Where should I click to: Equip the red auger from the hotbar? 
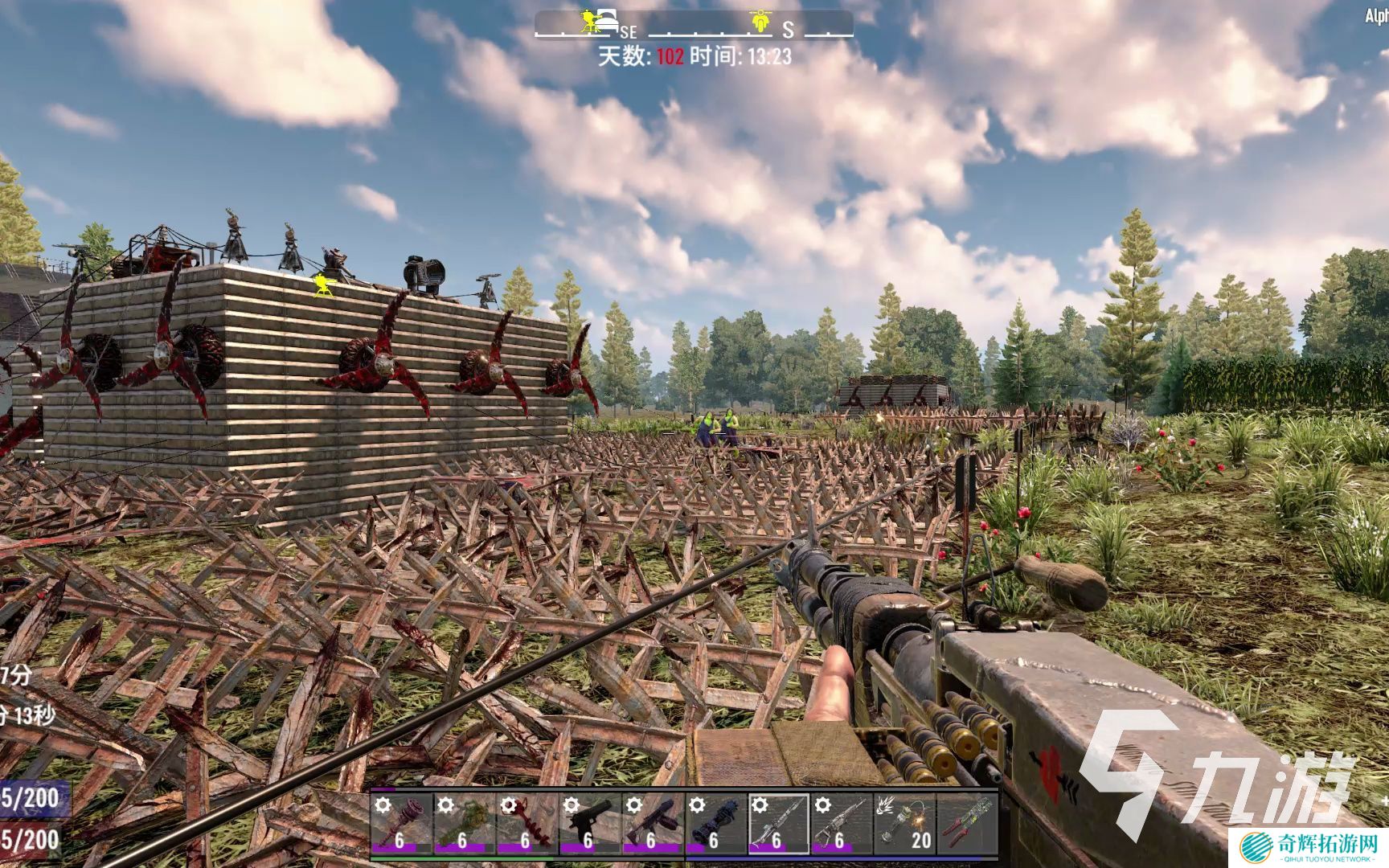click(x=527, y=823)
